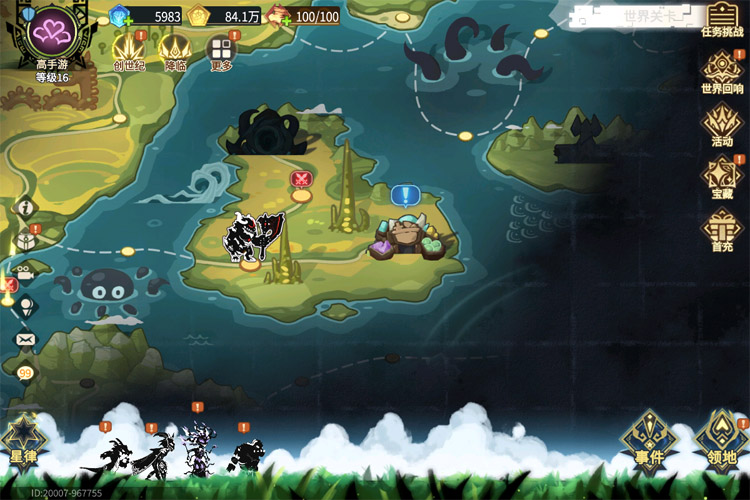750x500 pixels.
Task: Open the info icon on the left sidebar
Action: point(26,208)
